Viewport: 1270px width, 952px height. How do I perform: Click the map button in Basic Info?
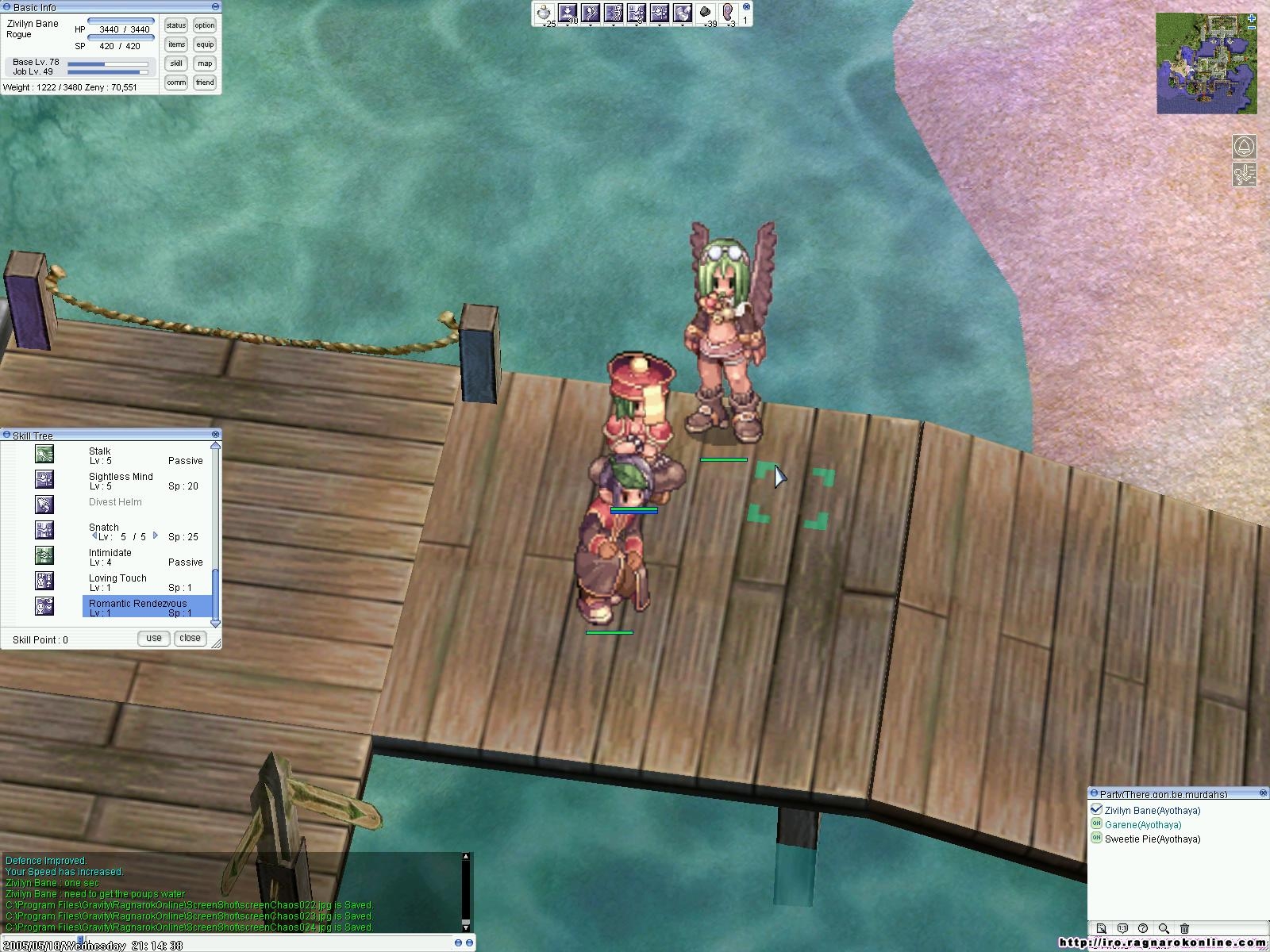click(205, 63)
